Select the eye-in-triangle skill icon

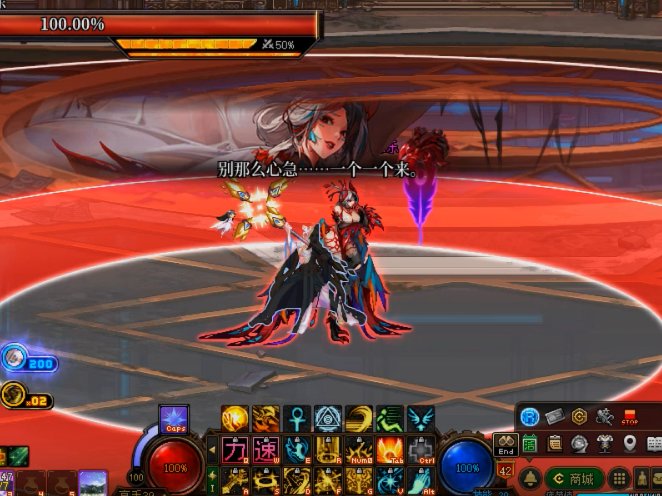click(328, 418)
